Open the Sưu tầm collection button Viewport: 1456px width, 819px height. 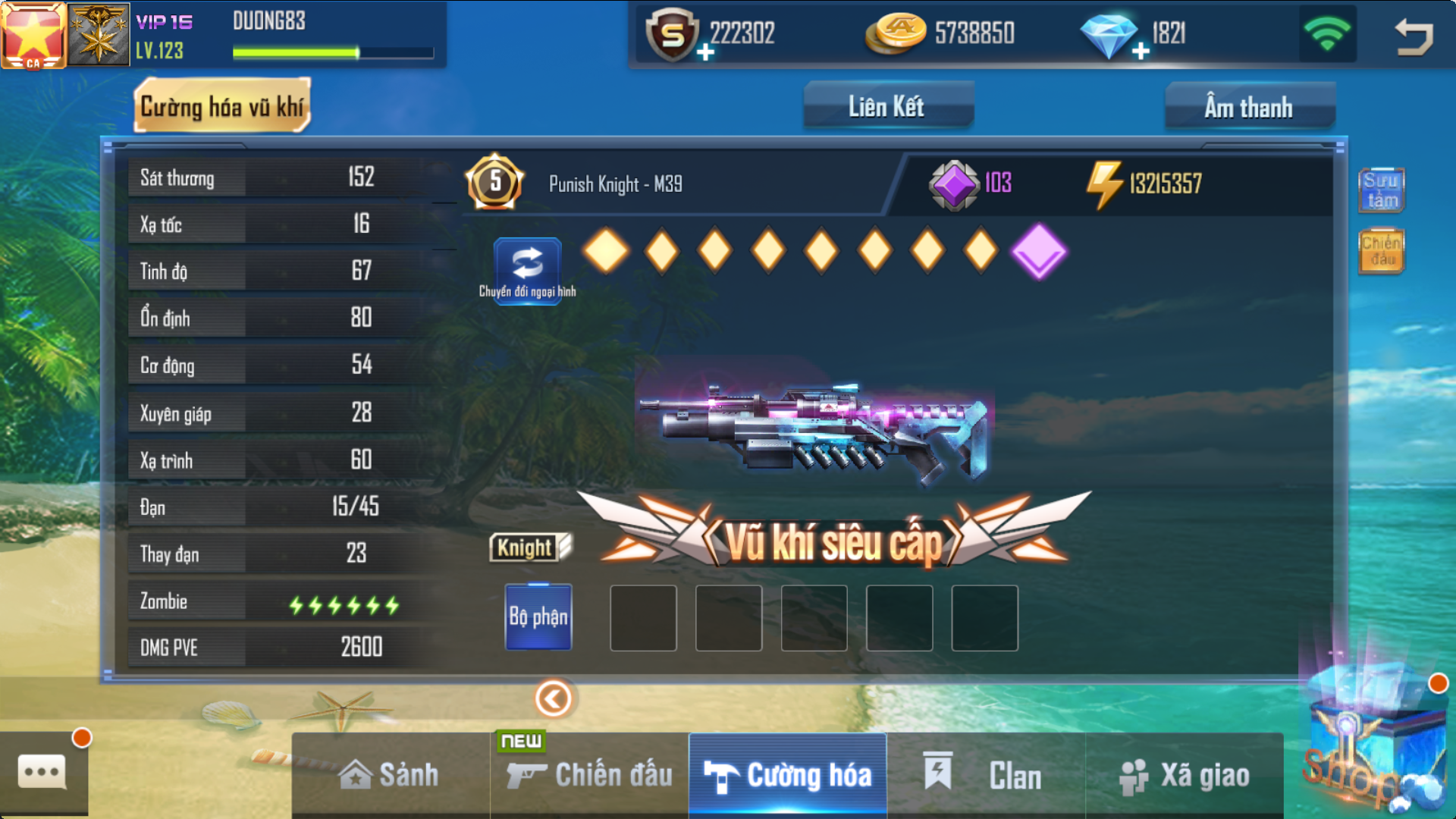(x=1381, y=190)
